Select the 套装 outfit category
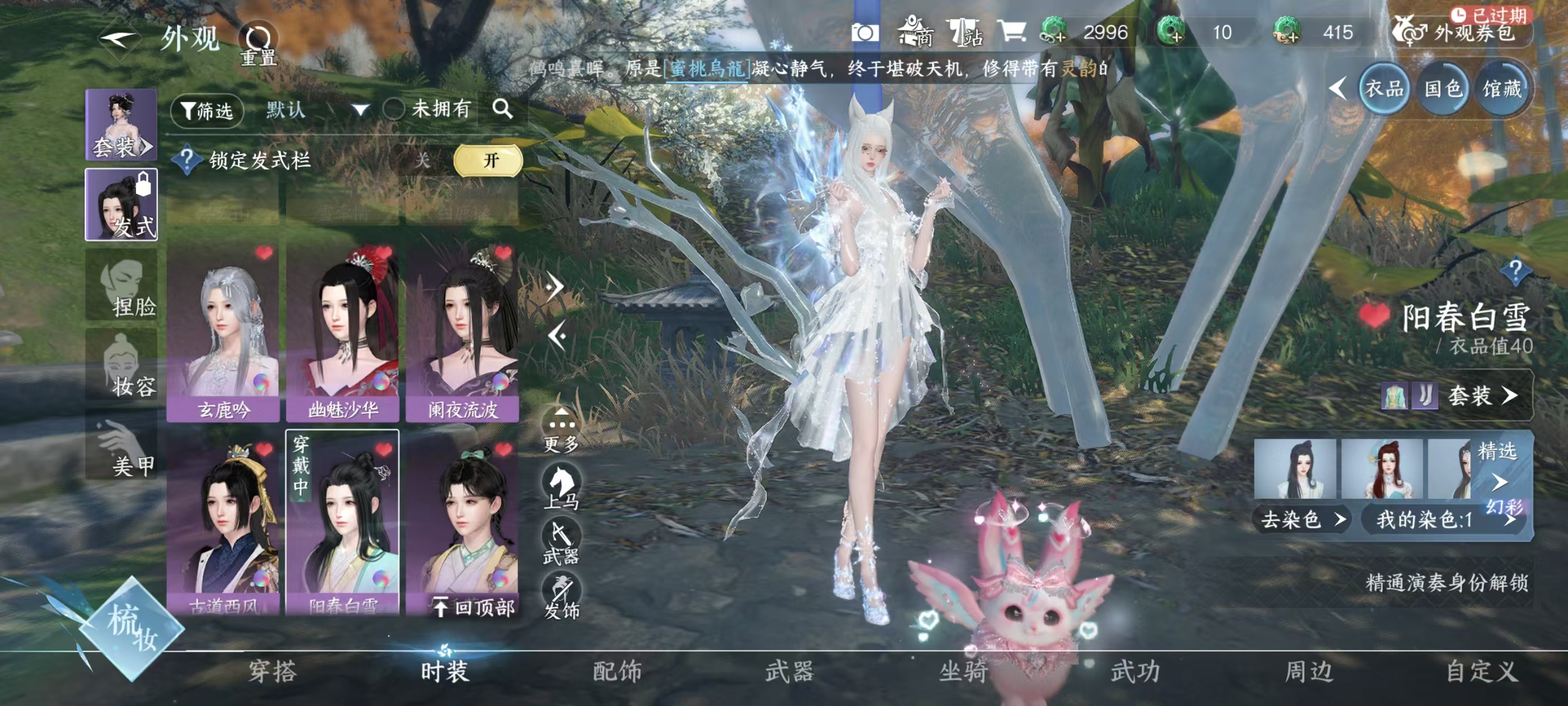This screenshot has height=706, width=1568. coord(121,125)
